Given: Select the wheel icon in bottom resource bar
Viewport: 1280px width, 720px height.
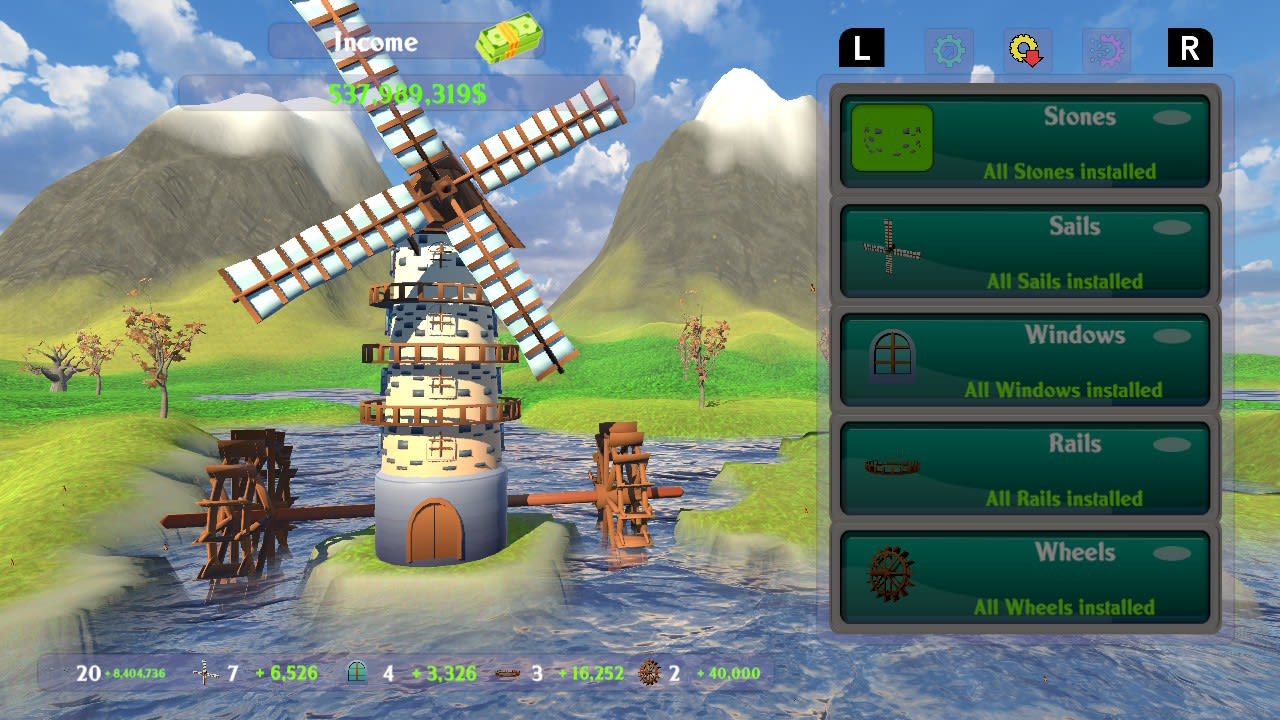Looking at the screenshot, I should point(650,672).
